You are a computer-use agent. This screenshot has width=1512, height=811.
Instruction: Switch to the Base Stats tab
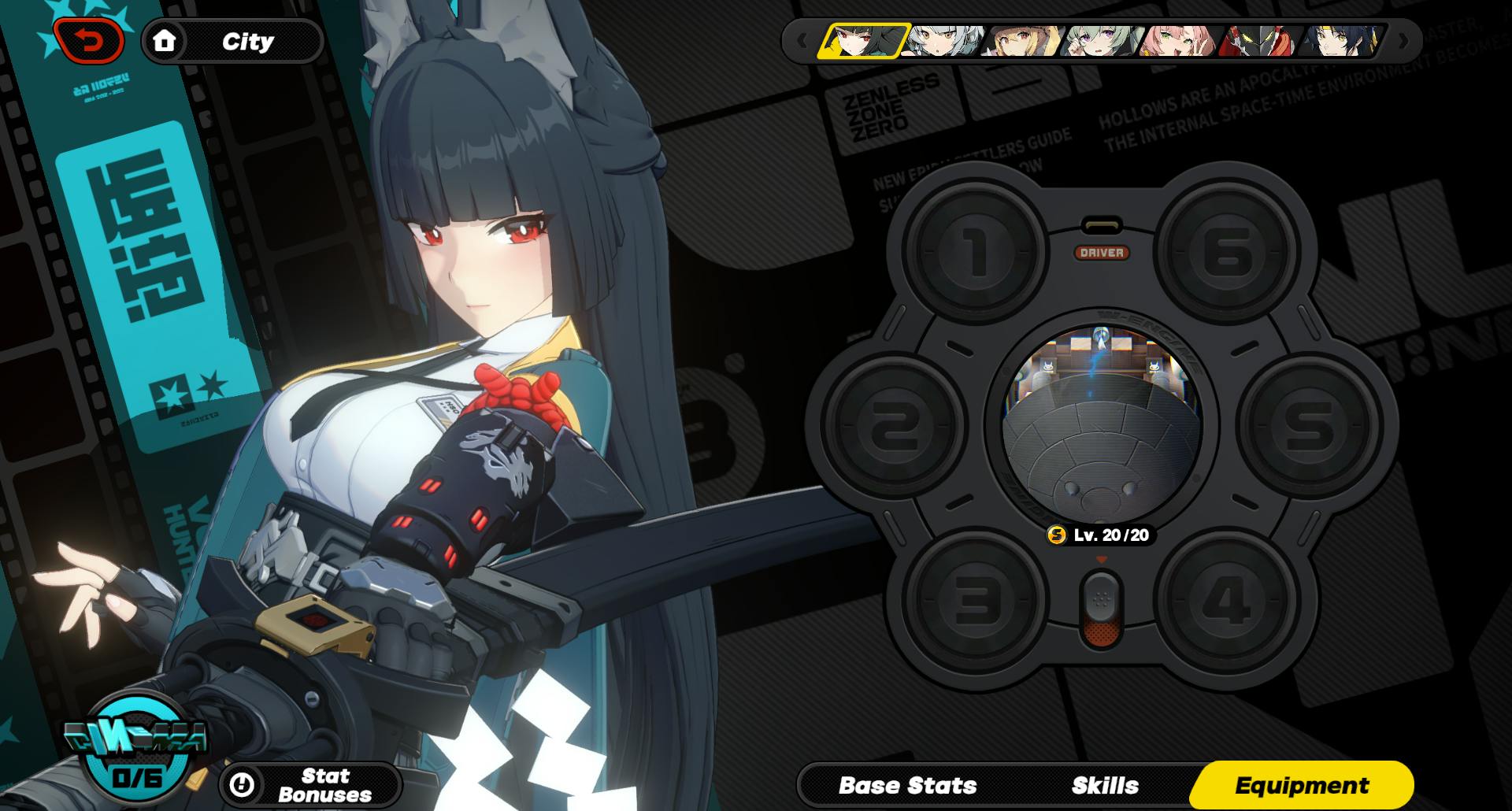click(907, 785)
